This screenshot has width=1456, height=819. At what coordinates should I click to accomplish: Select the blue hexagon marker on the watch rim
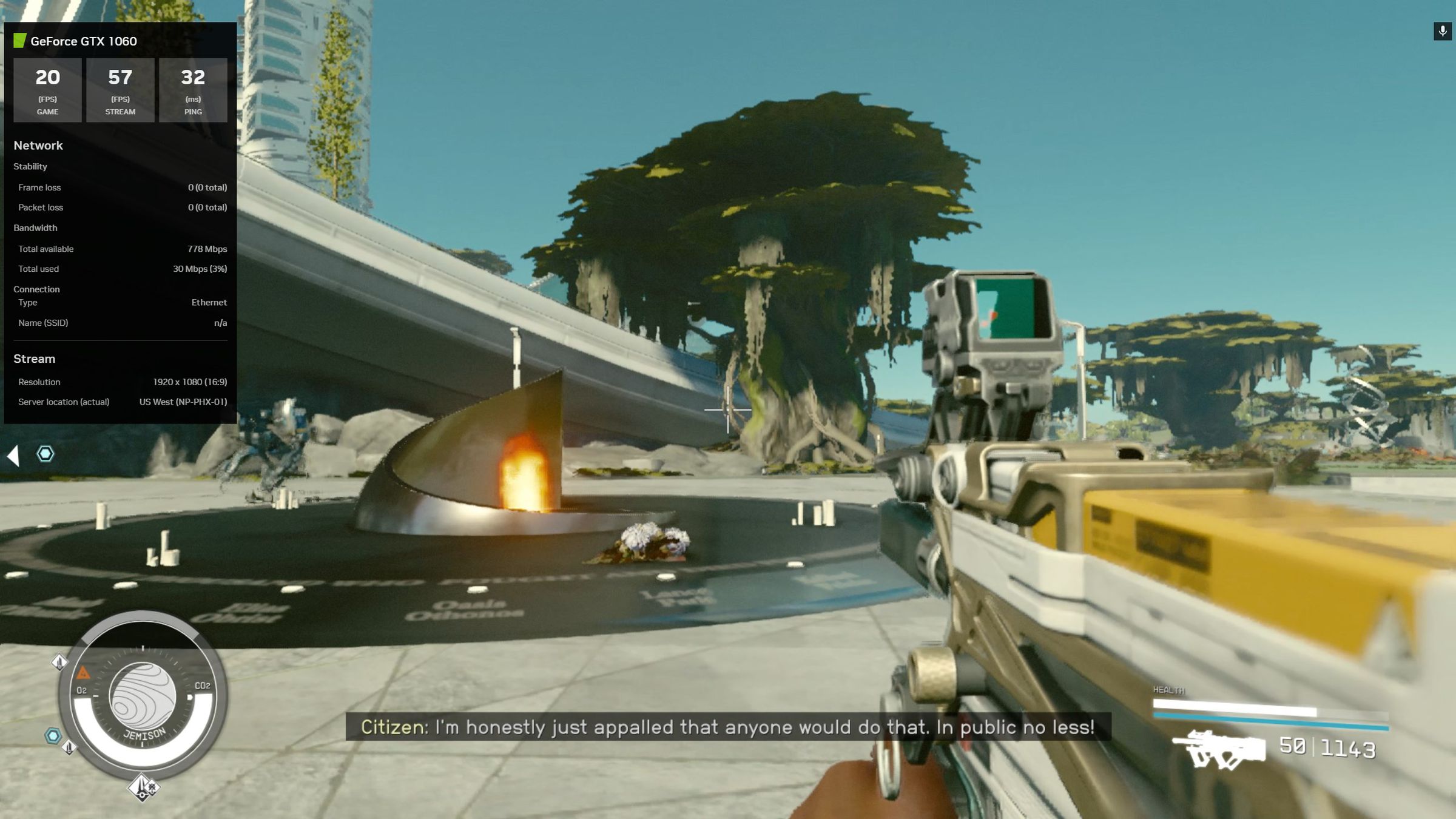[x=53, y=736]
